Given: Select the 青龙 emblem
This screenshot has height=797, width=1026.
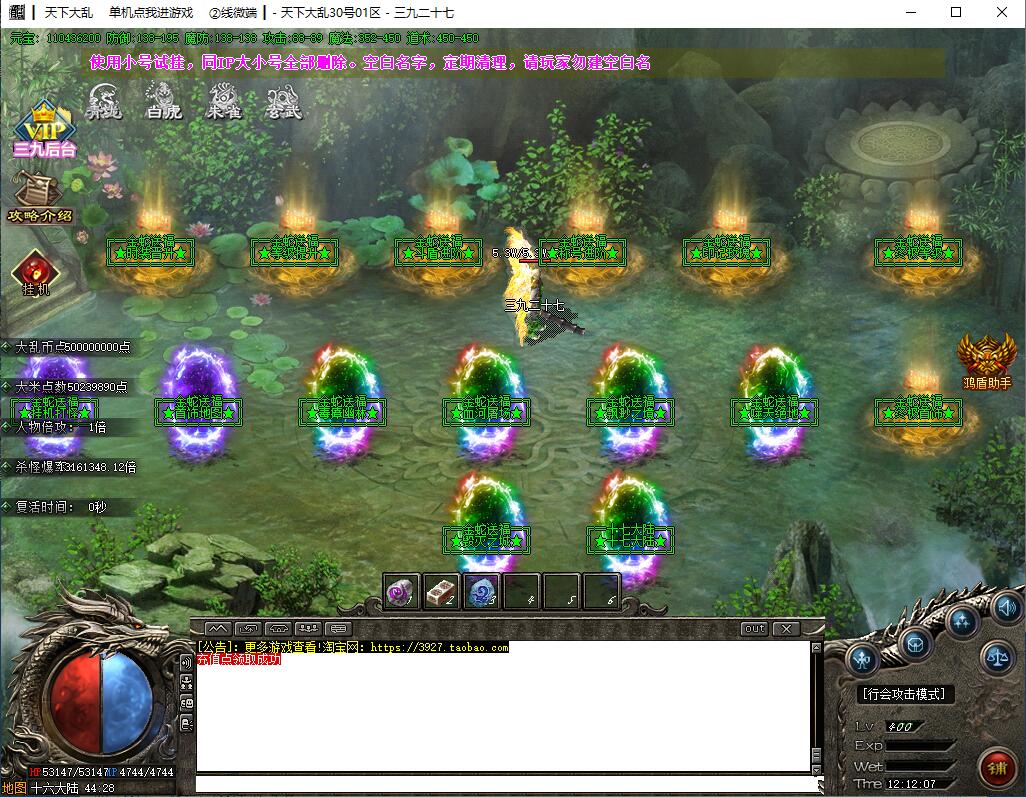Looking at the screenshot, I should click(x=103, y=101).
